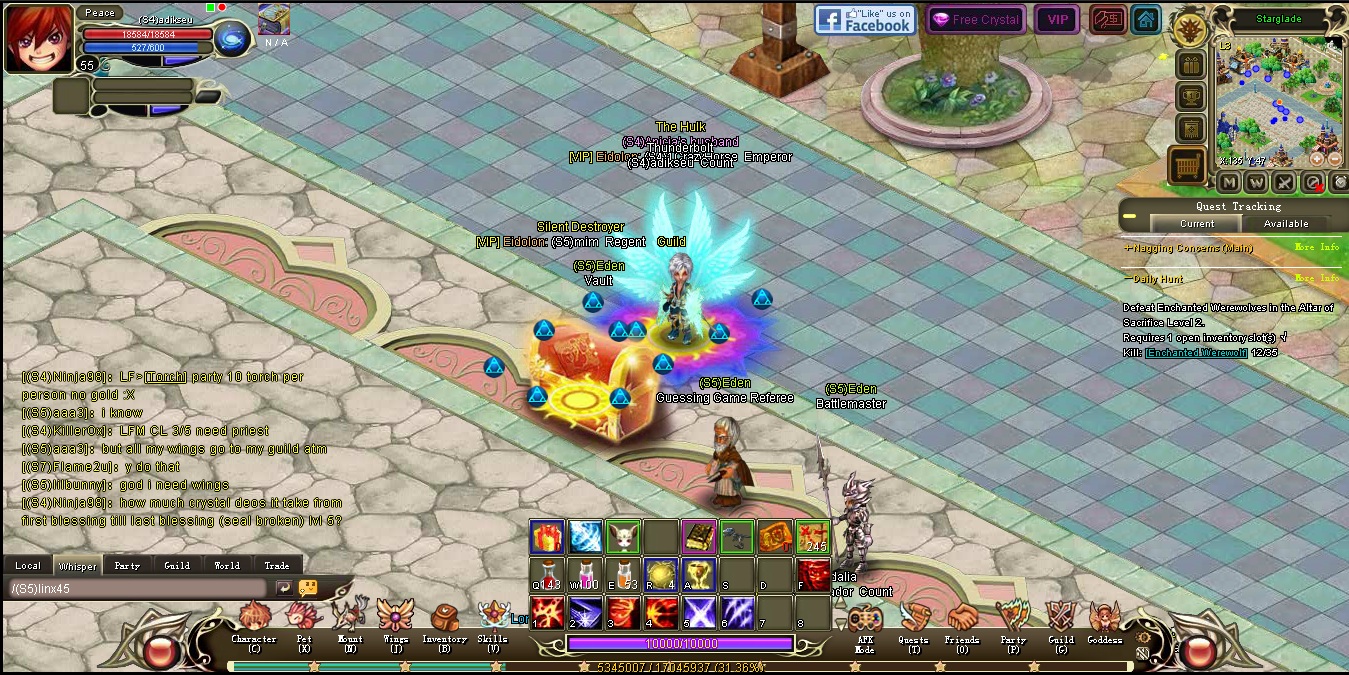Image resolution: width=1349 pixels, height=675 pixels.
Task: Open the shopping cart store
Action: tap(1187, 166)
